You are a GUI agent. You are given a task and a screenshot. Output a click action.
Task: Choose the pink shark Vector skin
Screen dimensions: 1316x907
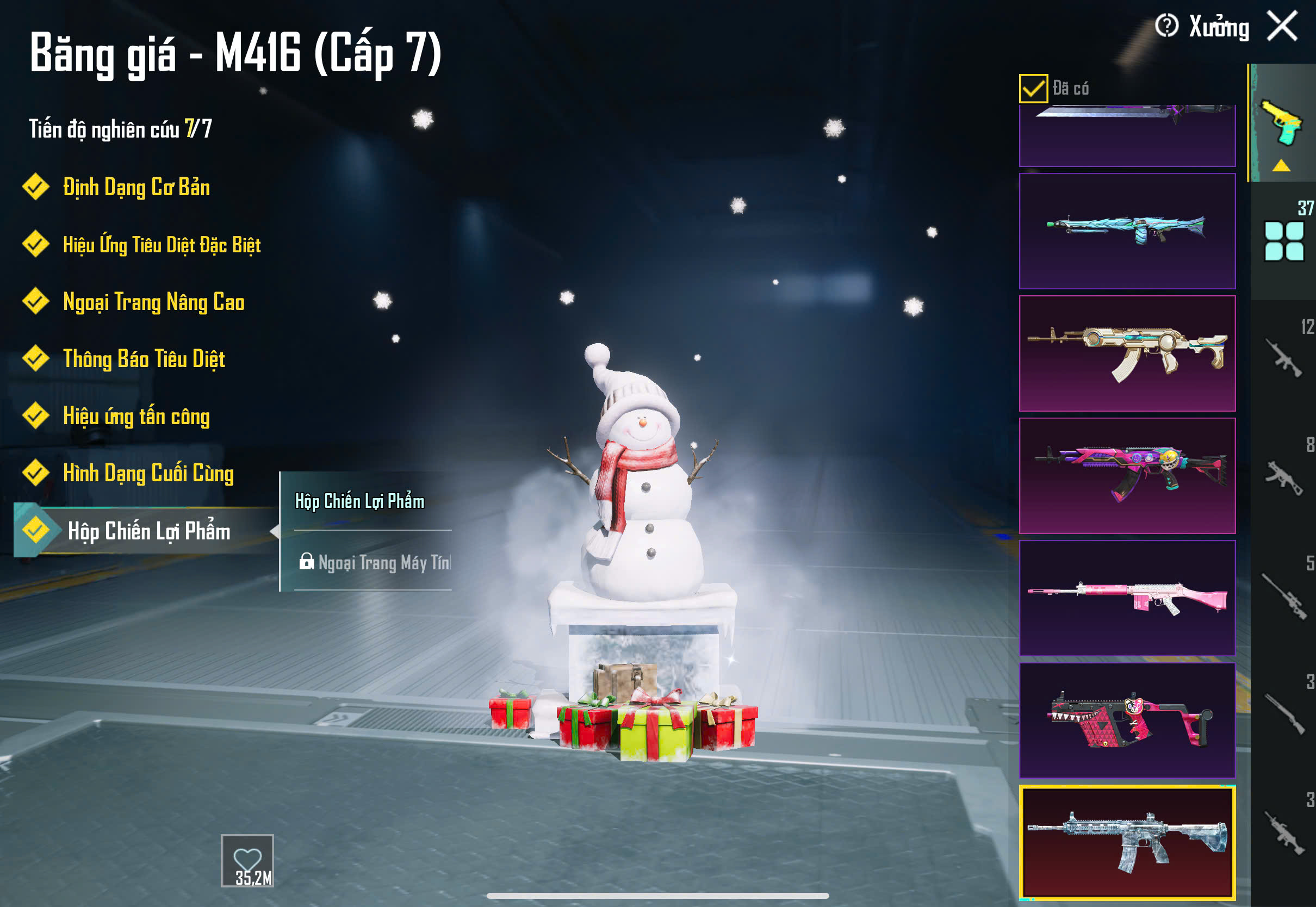(x=1127, y=720)
